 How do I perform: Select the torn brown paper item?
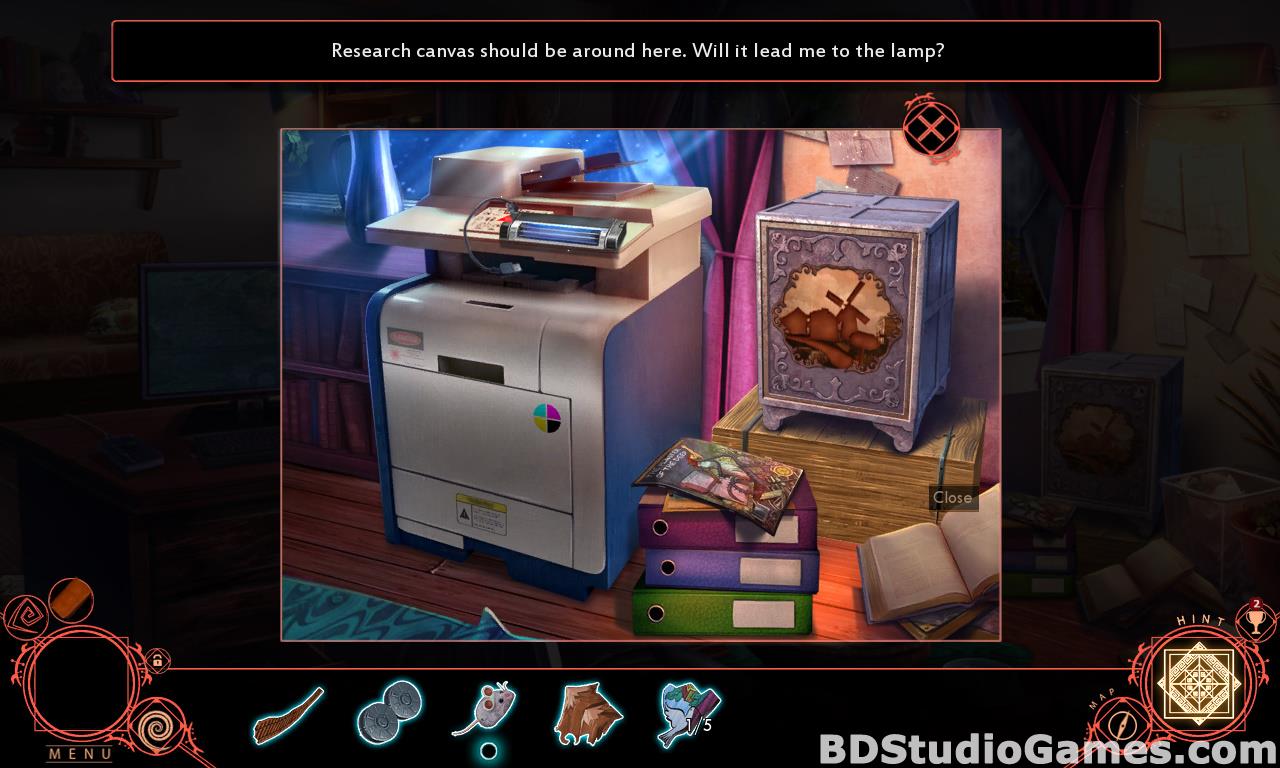point(588,713)
